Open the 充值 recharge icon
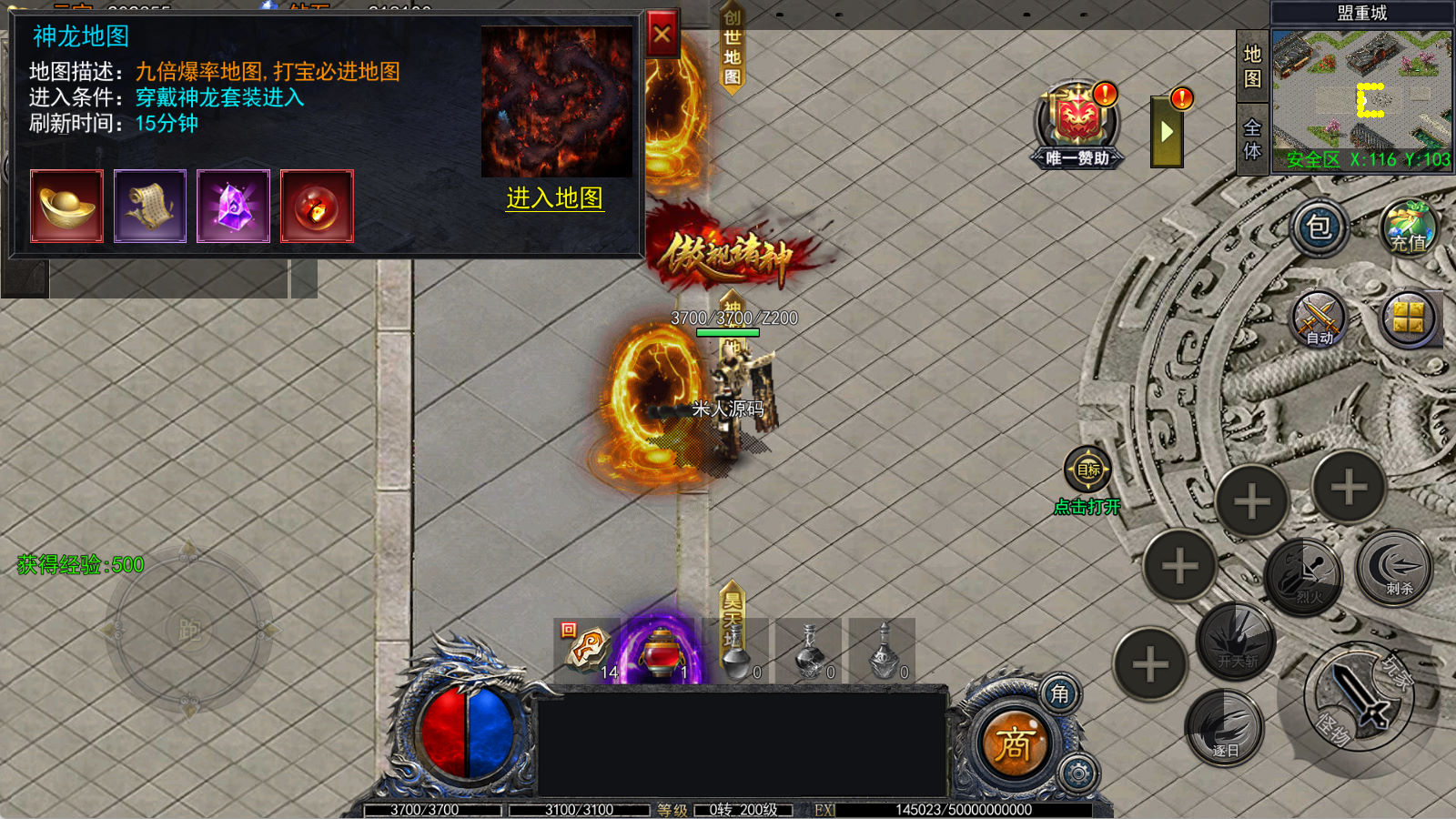1456x819 pixels. [x=1408, y=227]
